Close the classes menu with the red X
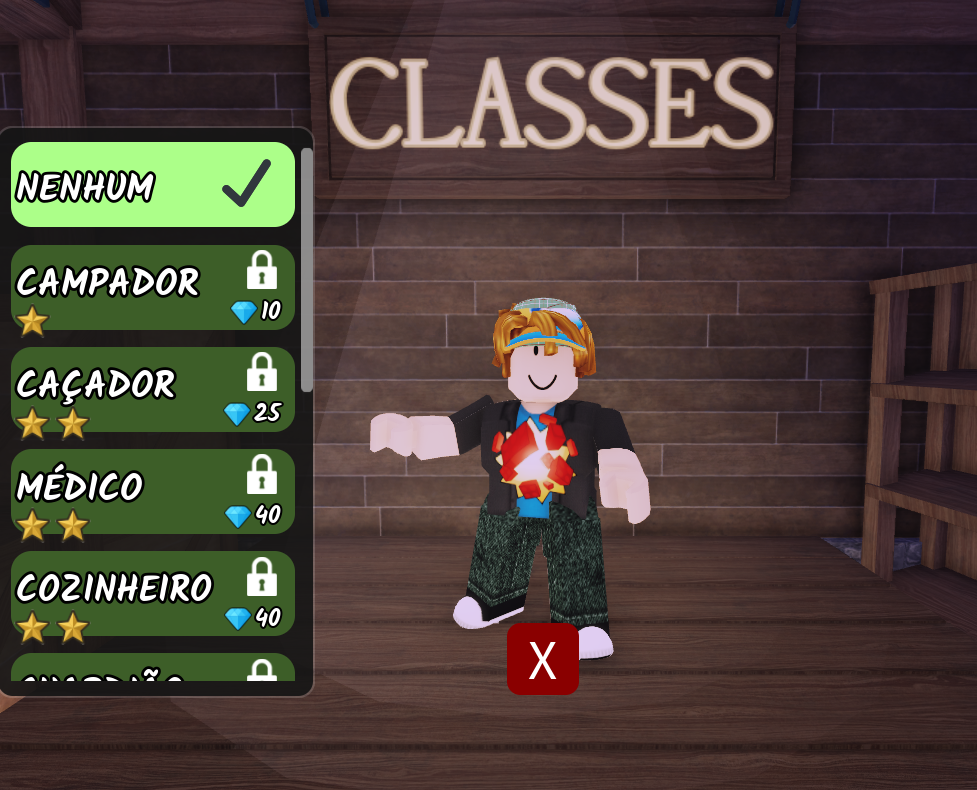Image resolution: width=977 pixels, height=790 pixels. point(542,660)
